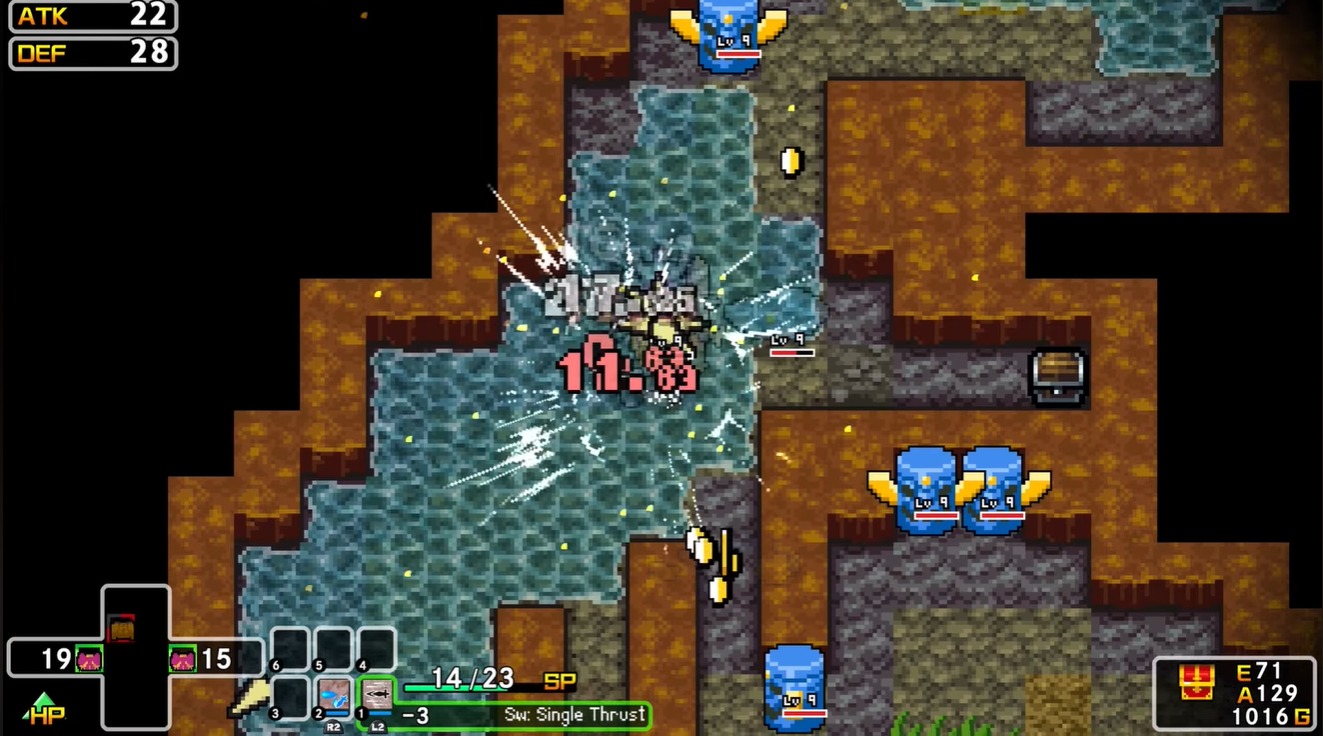
Task: Activate the blue dash skill in slot 2
Action: [335, 694]
